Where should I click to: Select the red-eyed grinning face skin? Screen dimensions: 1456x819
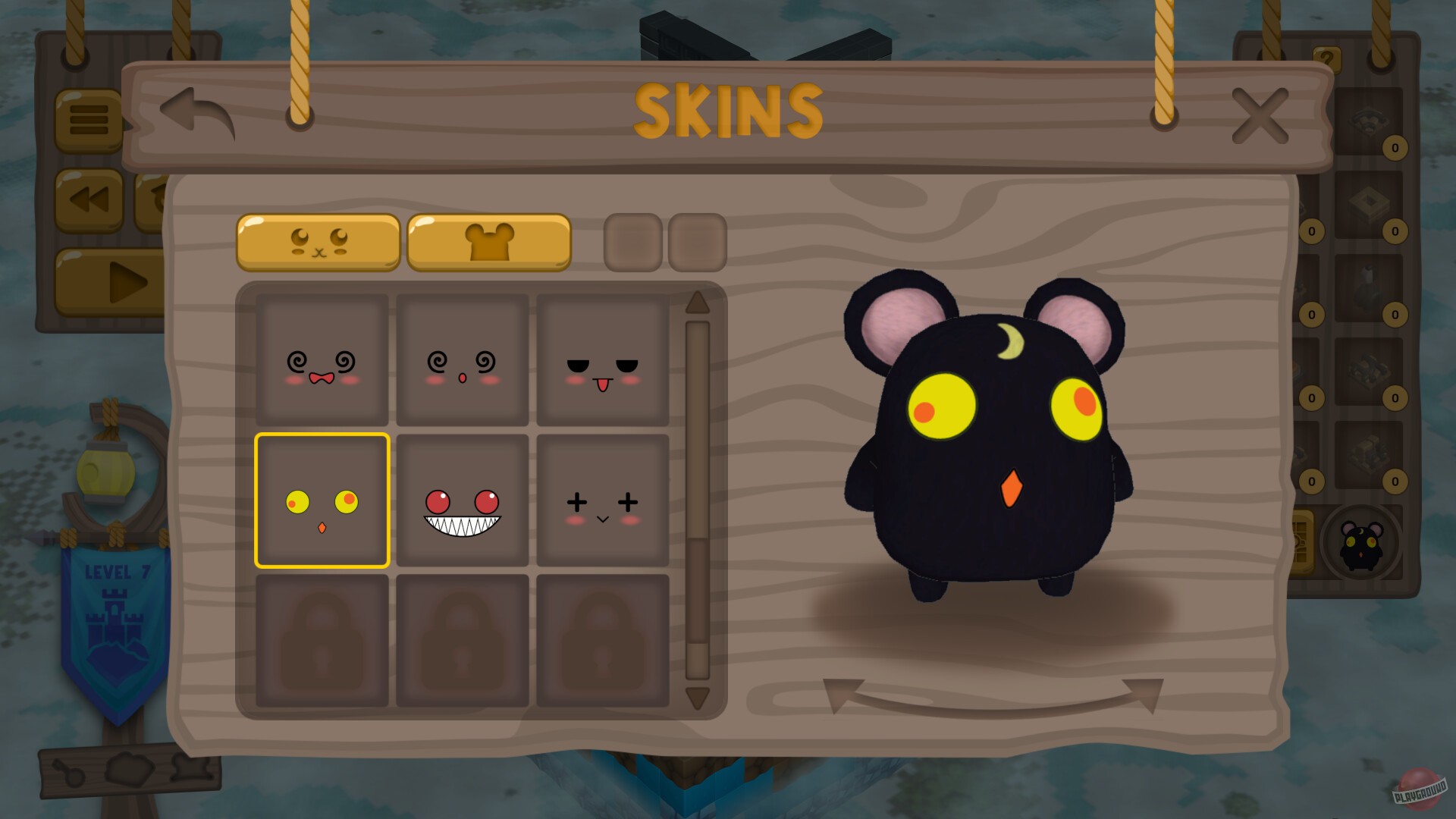(x=463, y=502)
